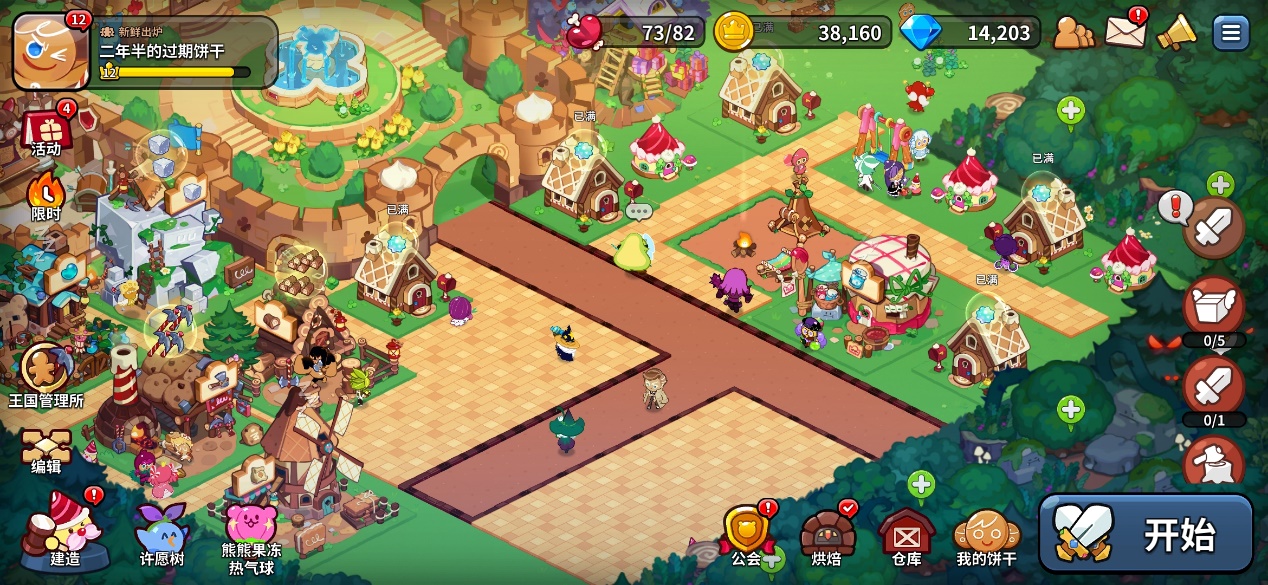Open the friends list icon
1268x585 pixels.
(1074, 32)
